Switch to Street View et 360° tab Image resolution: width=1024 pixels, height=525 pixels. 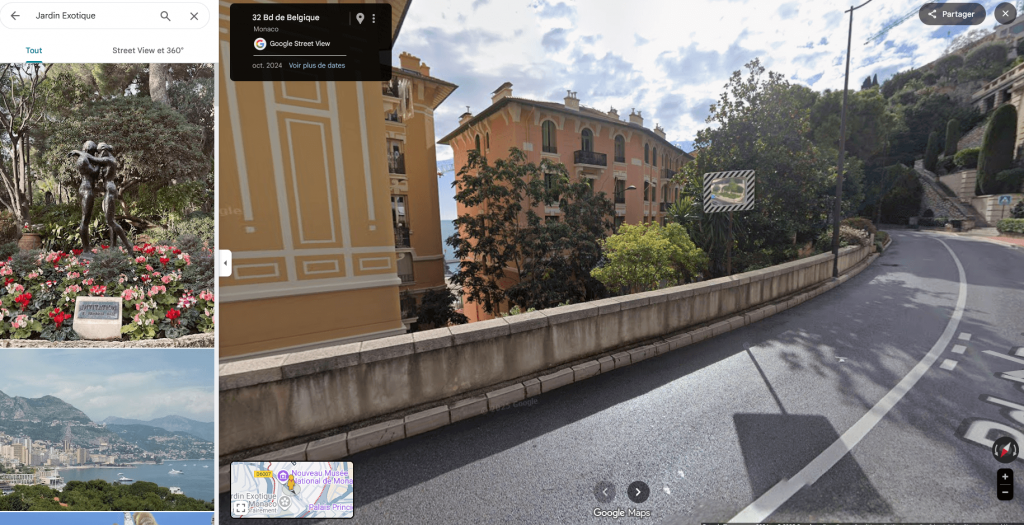(148, 50)
